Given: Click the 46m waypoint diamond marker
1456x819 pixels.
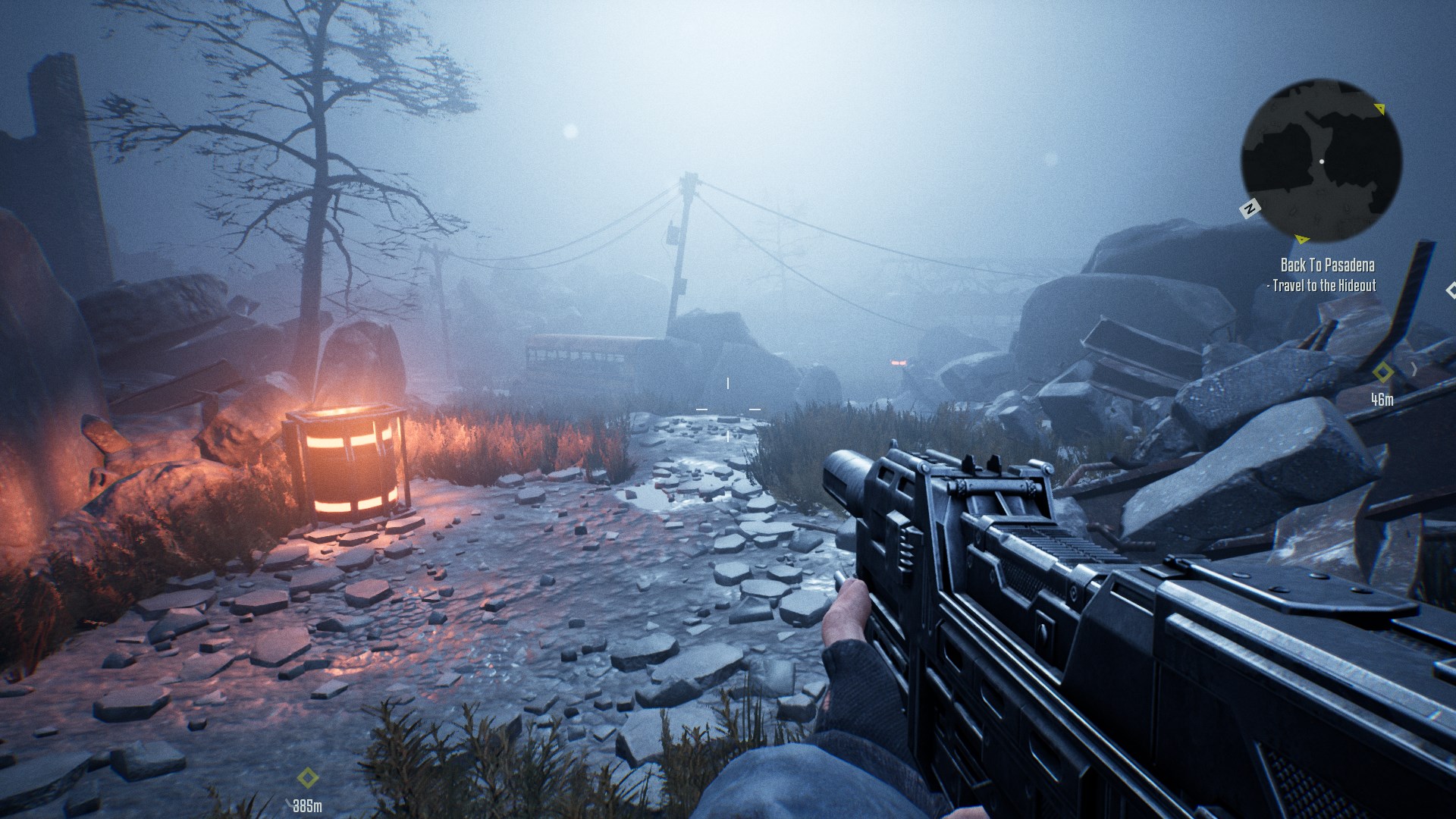Looking at the screenshot, I should (x=1383, y=372).
